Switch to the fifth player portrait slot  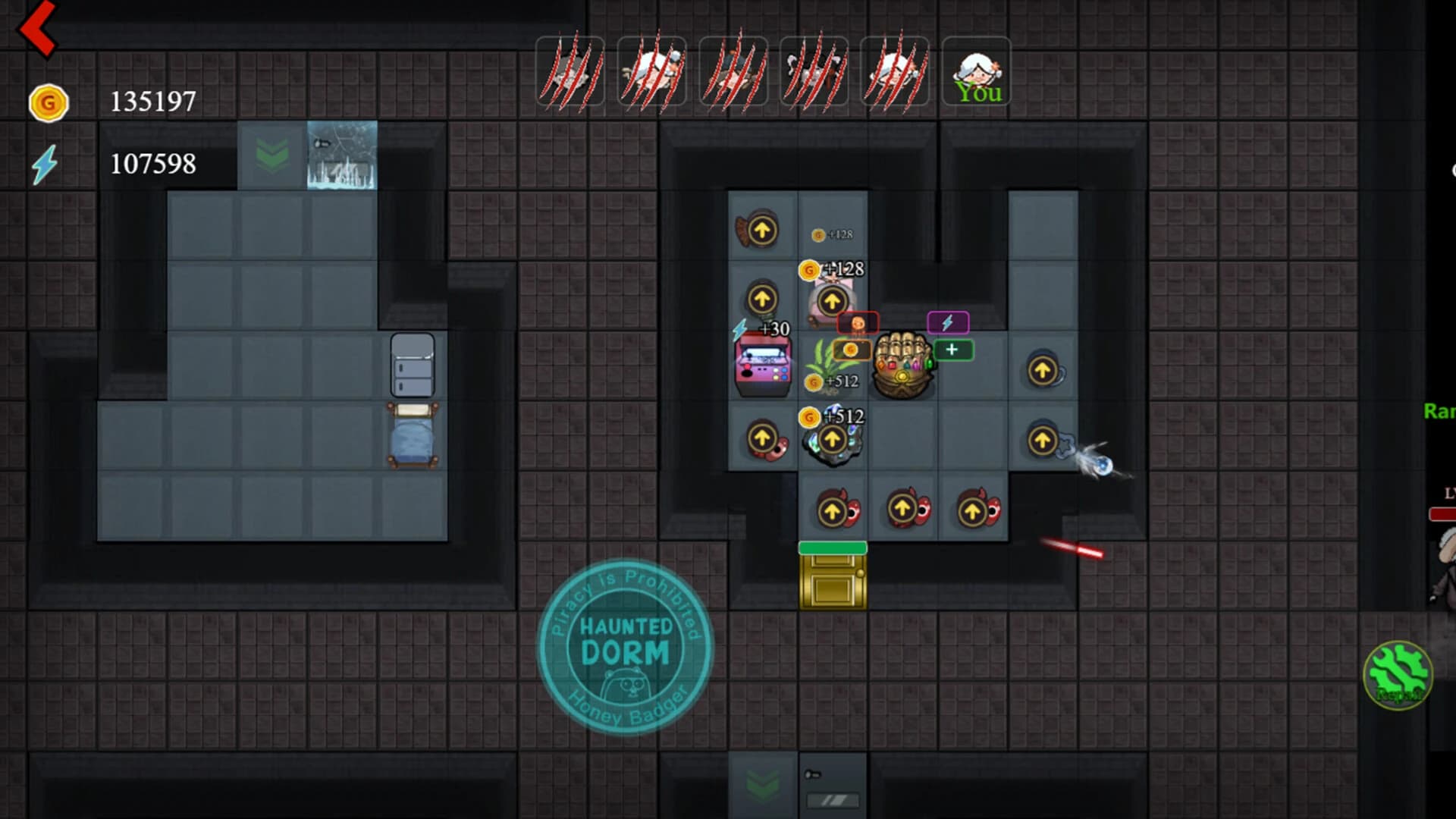coord(896,72)
